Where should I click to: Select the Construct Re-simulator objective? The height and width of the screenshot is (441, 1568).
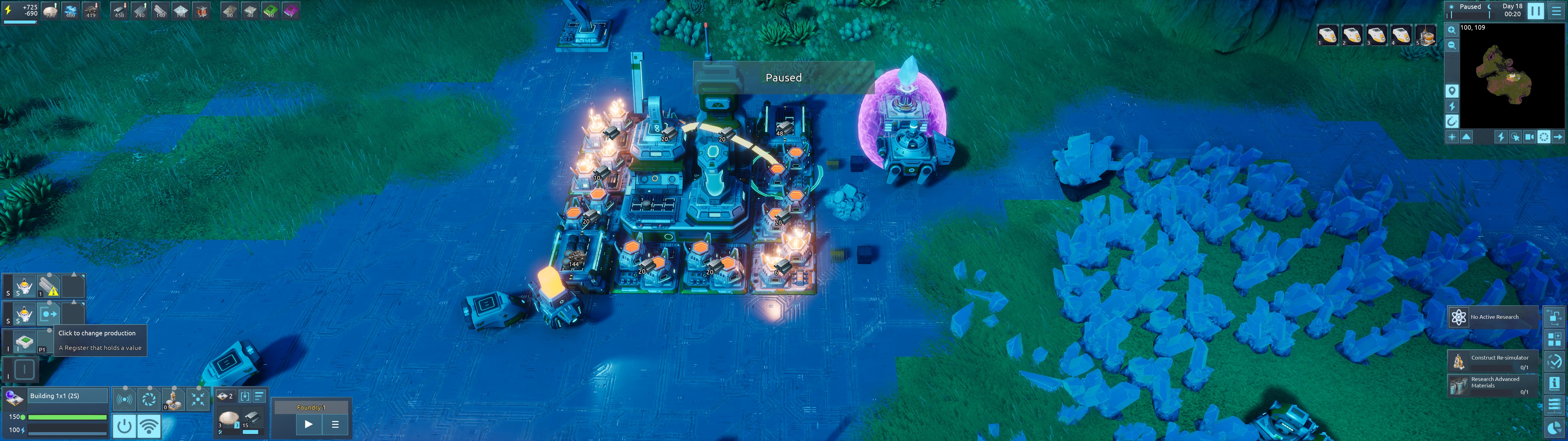pos(1492,361)
